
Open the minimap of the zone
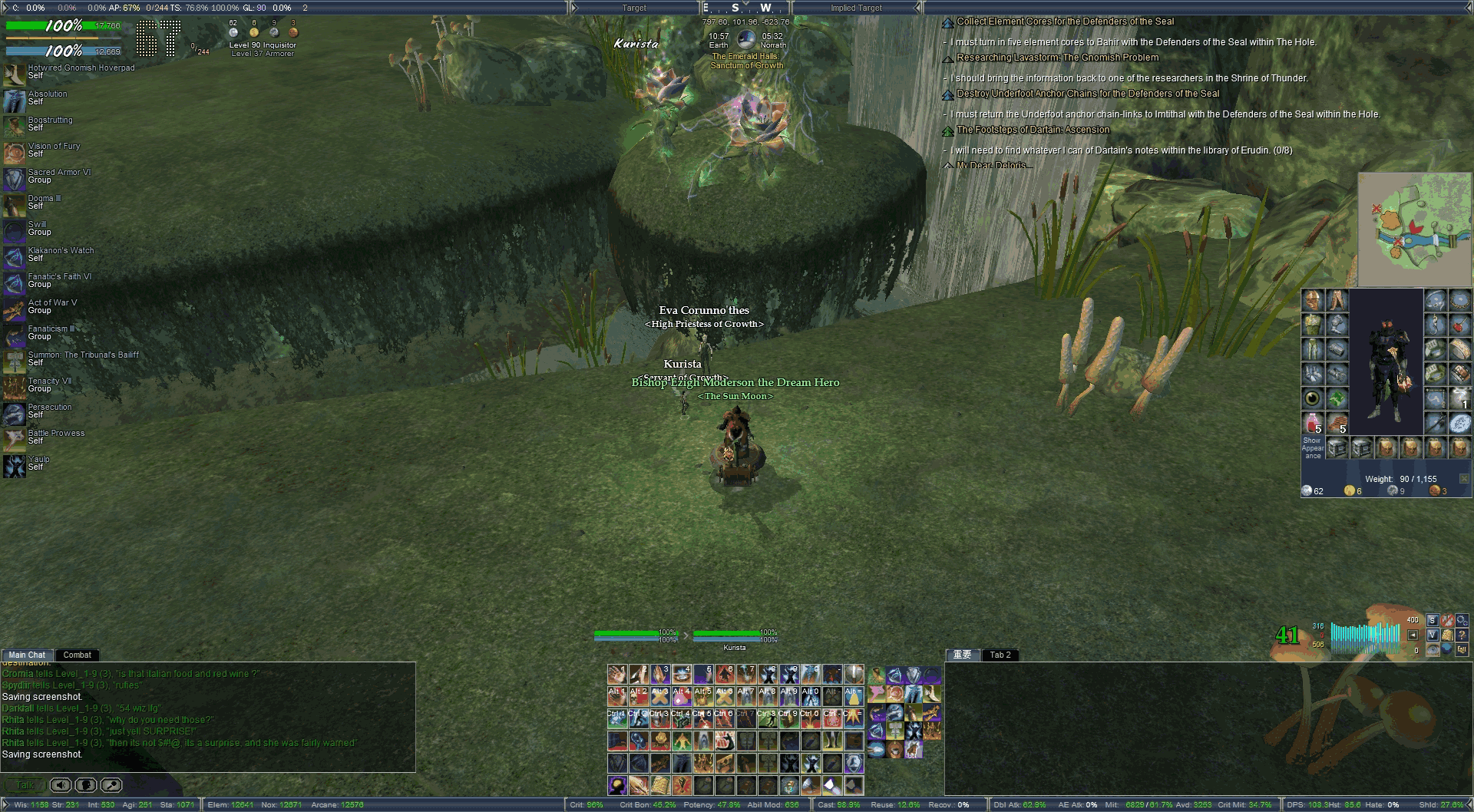pyautogui.click(x=1414, y=229)
